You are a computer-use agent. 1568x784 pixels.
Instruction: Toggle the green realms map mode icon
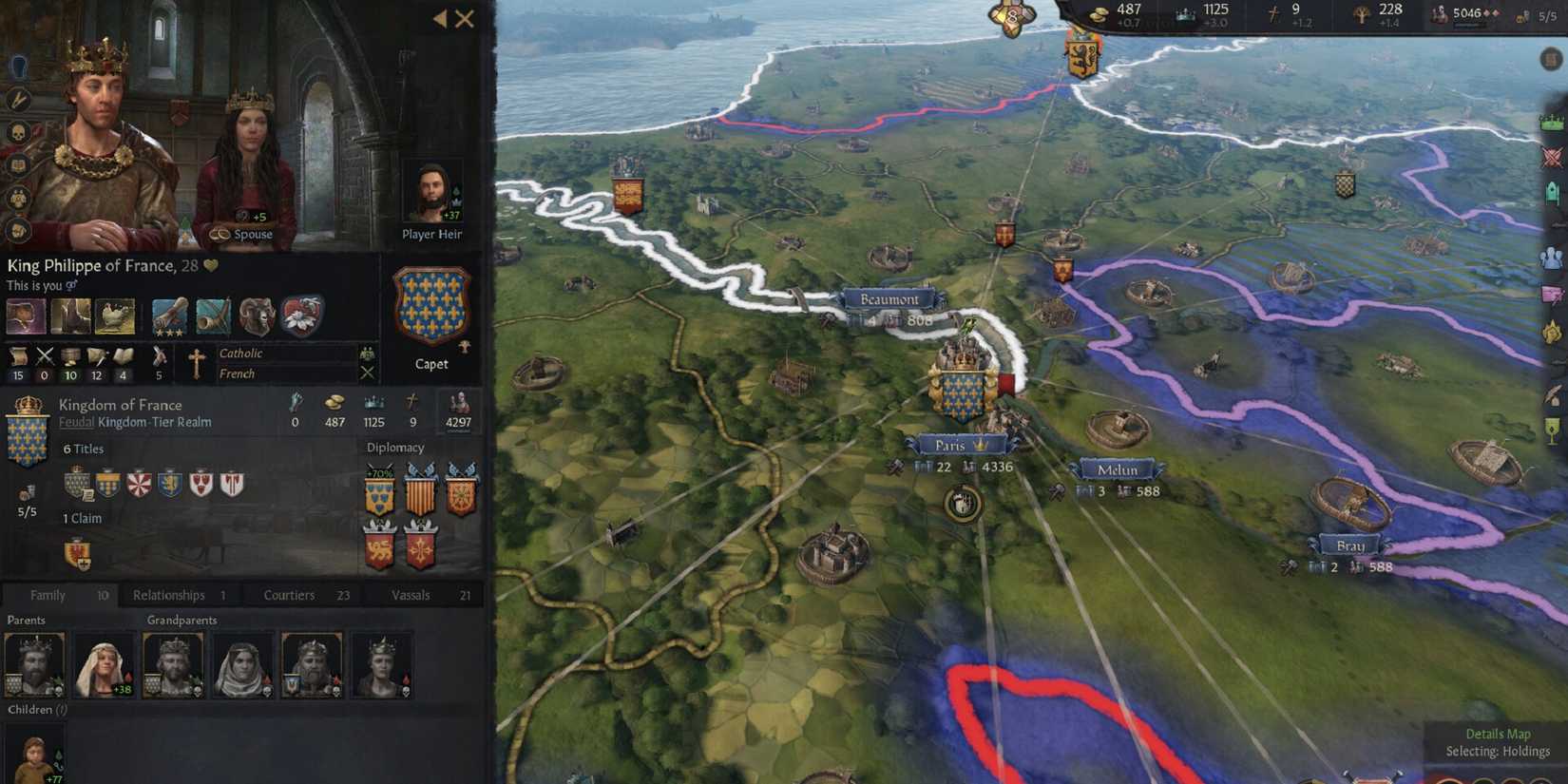click(x=1552, y=121)
